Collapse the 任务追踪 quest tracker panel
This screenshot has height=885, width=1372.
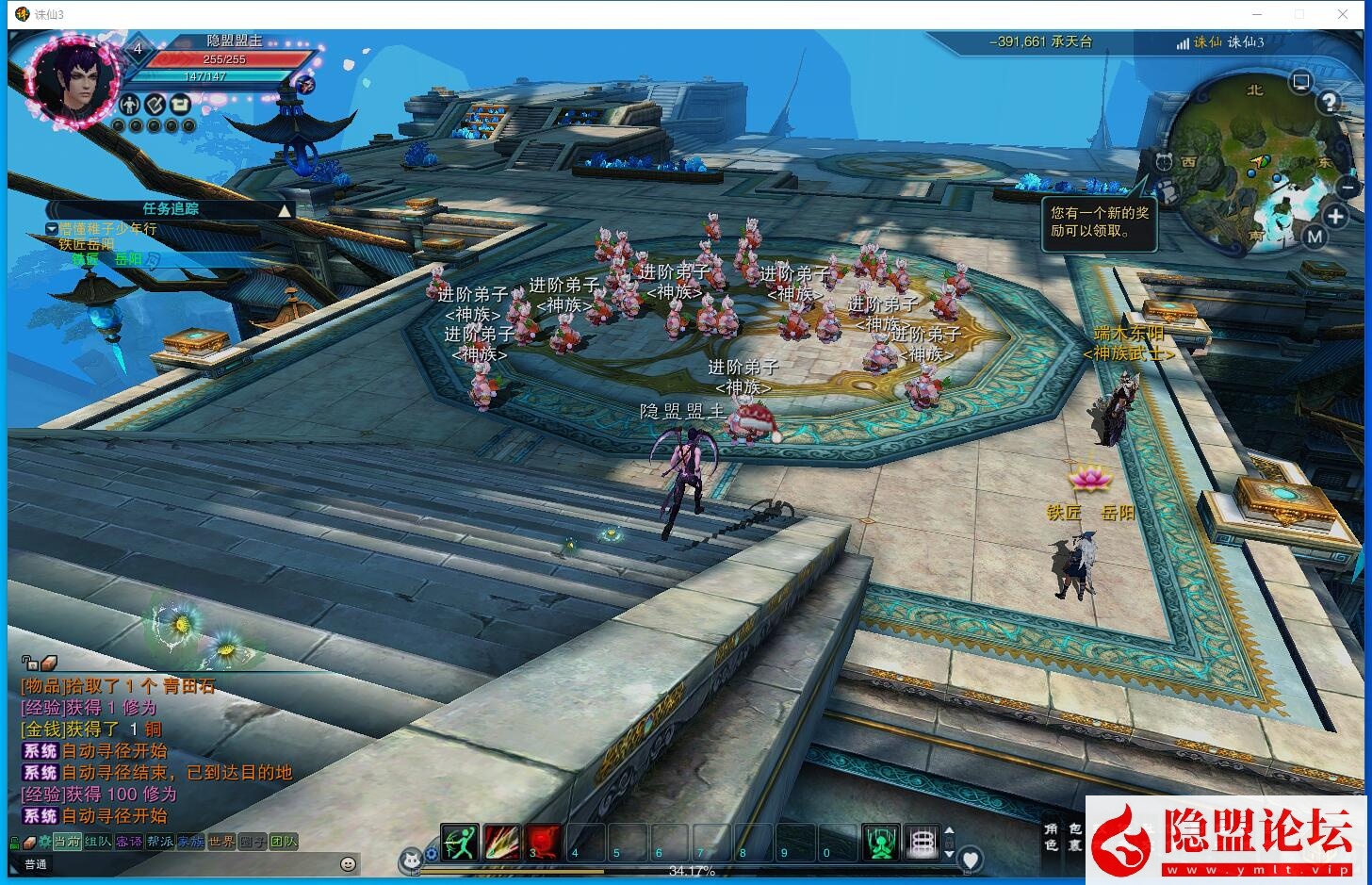pyautogui.click(x=285, y=210)
